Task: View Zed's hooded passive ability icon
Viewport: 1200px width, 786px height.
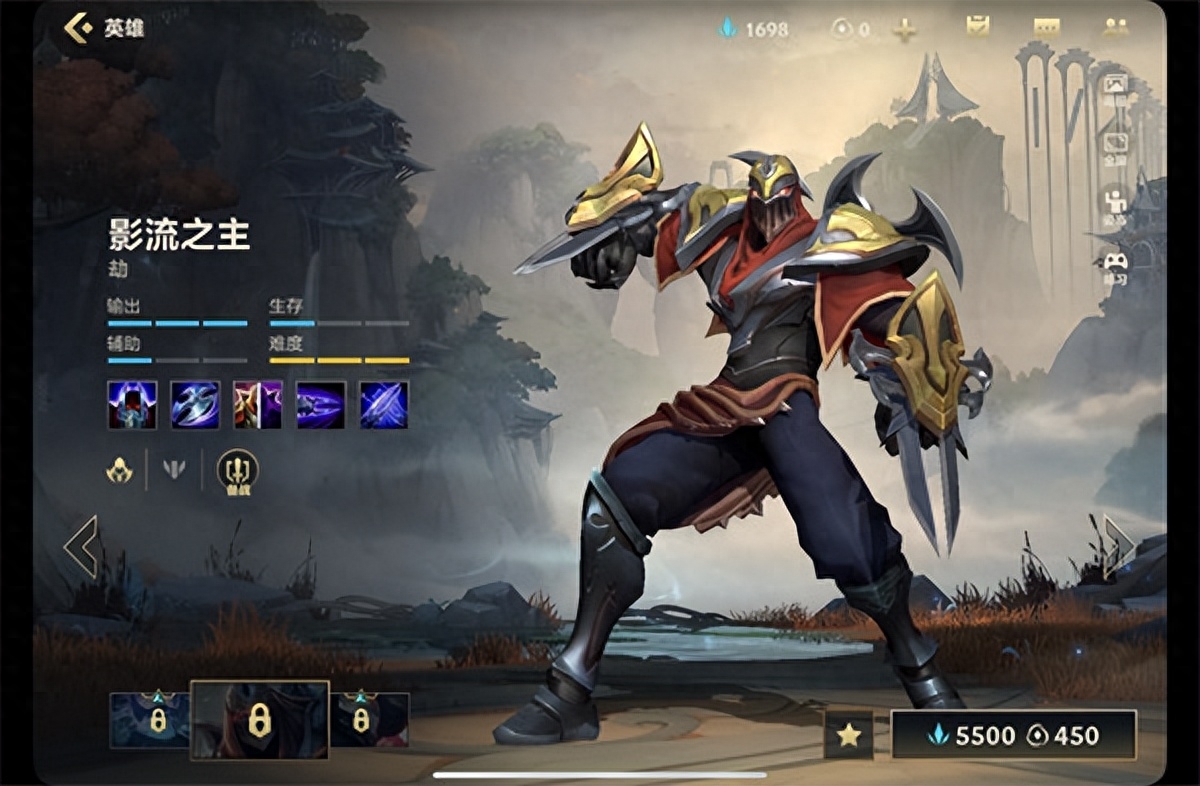Action: pyautogui.click(x=132, y=404)
